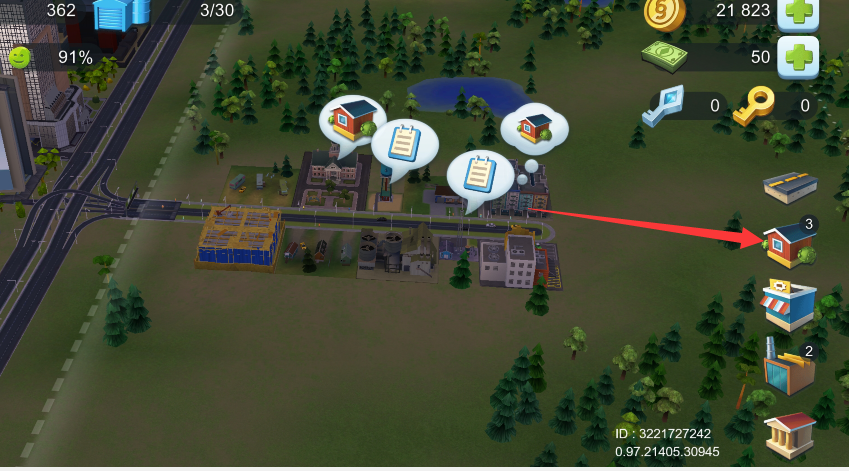
Task: Open city storage via the blue warehouse icon
Action: [x=121, y=14]
